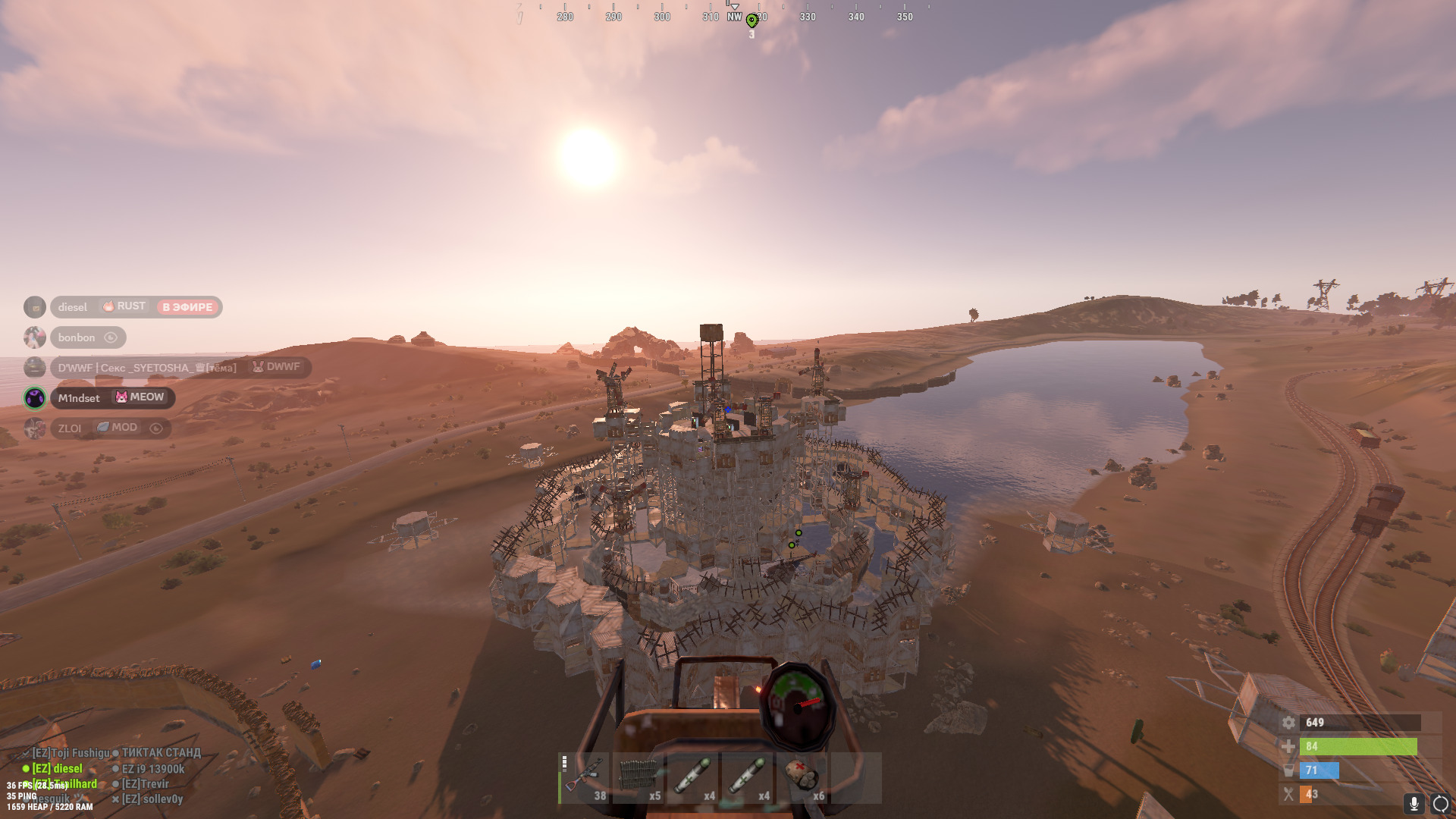Screen dimensions: 1456x819
Task: Select the bandage stack hotbar slot
Action: 802,778
